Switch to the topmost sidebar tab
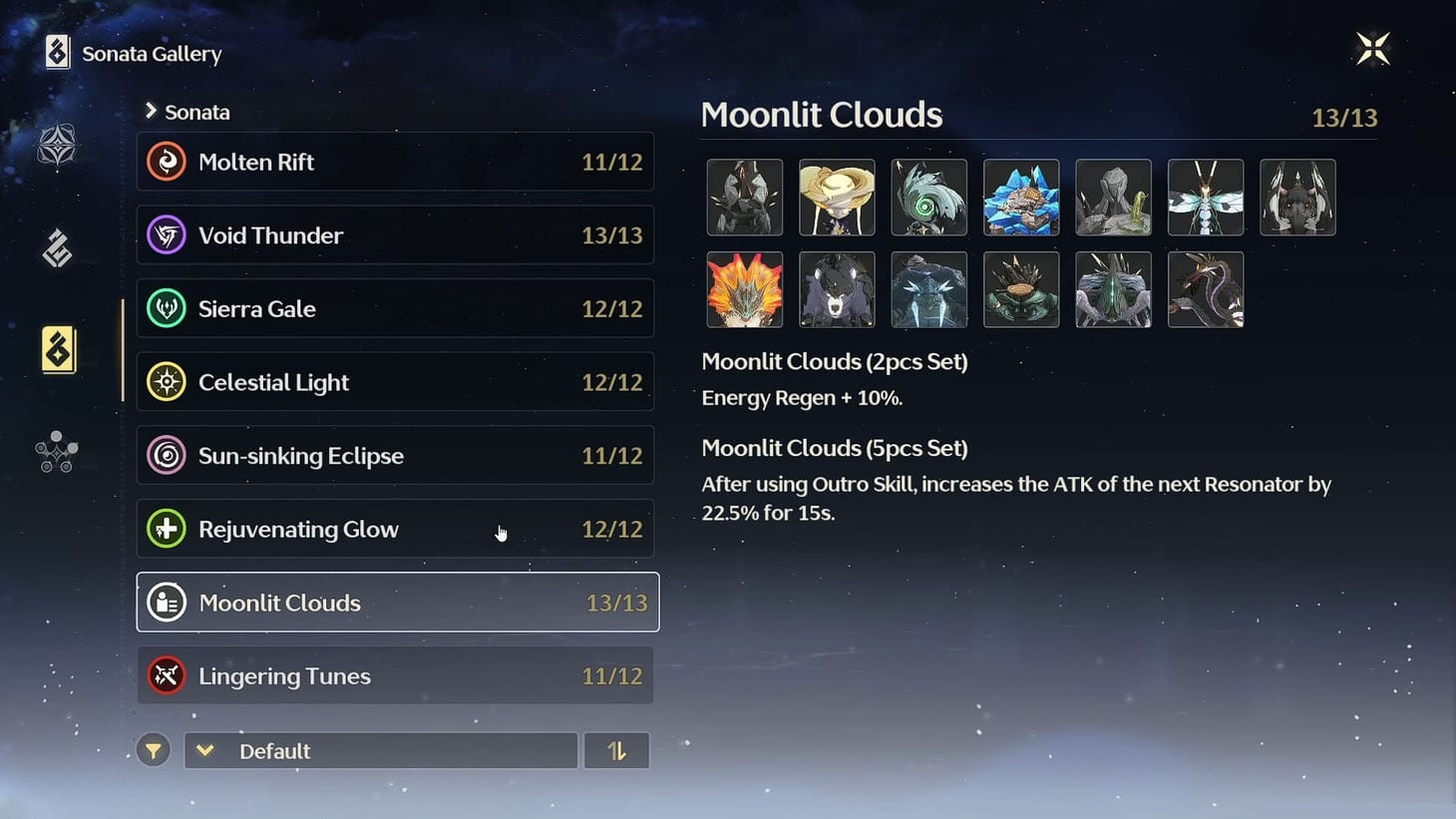1456x819 pixels. (x=55, y=146)
